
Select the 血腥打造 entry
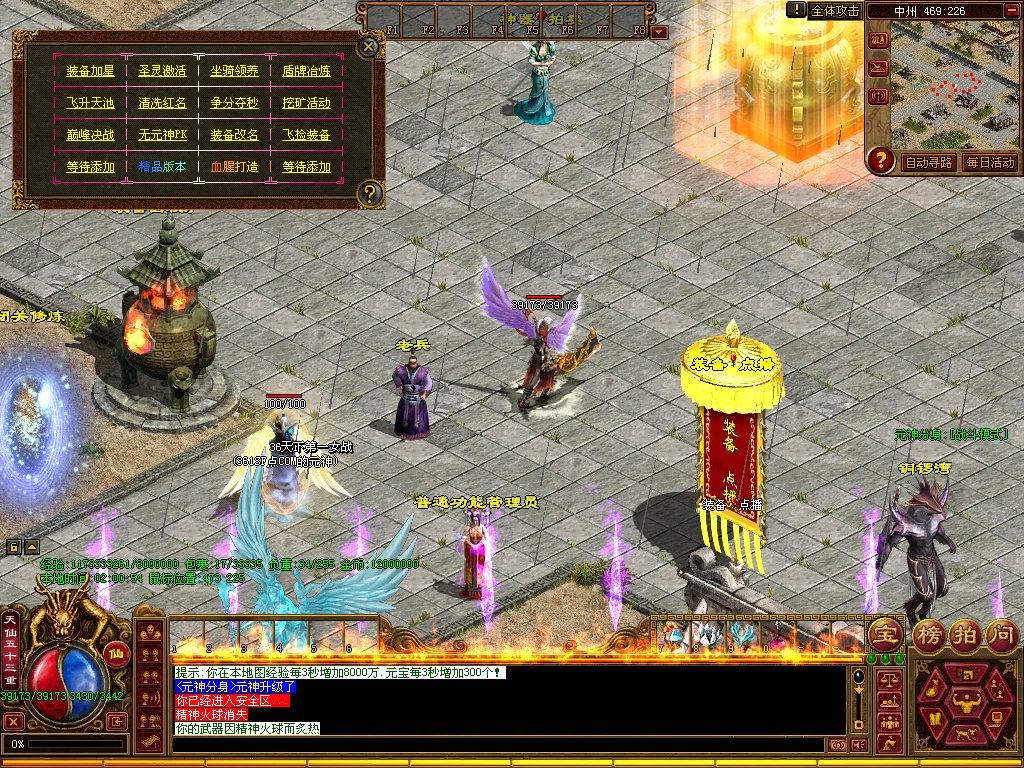[234, 167]
